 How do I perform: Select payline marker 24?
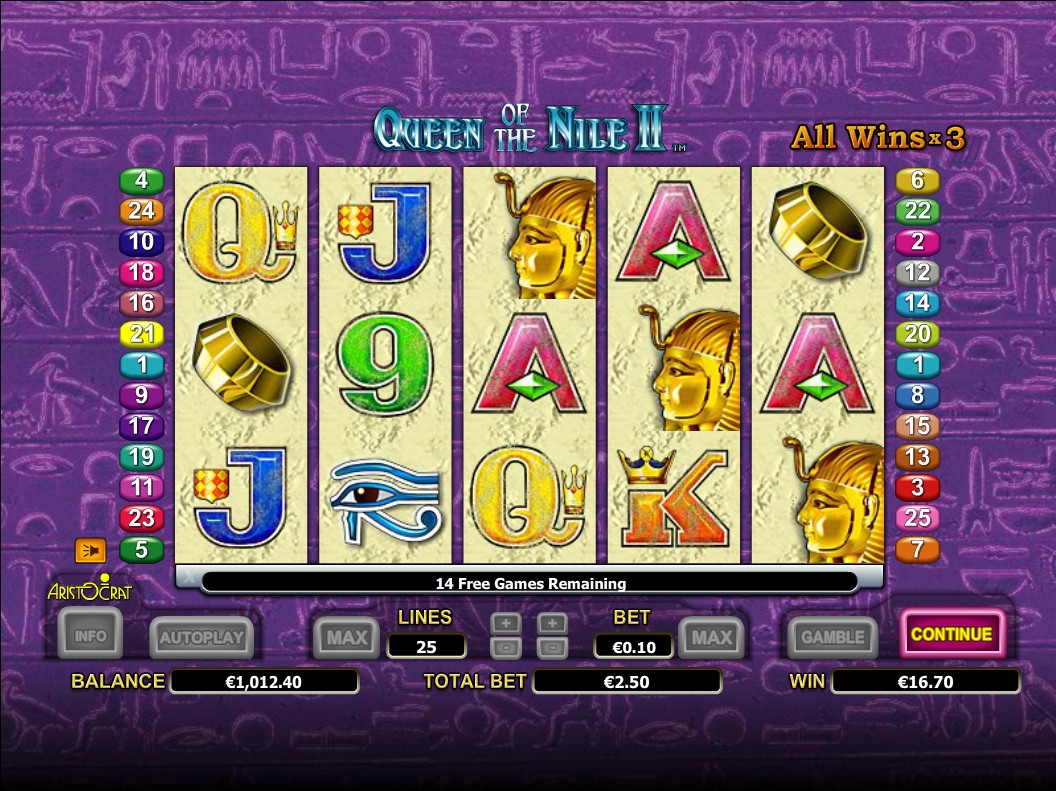pyautogui.click(x=141, y=211)
